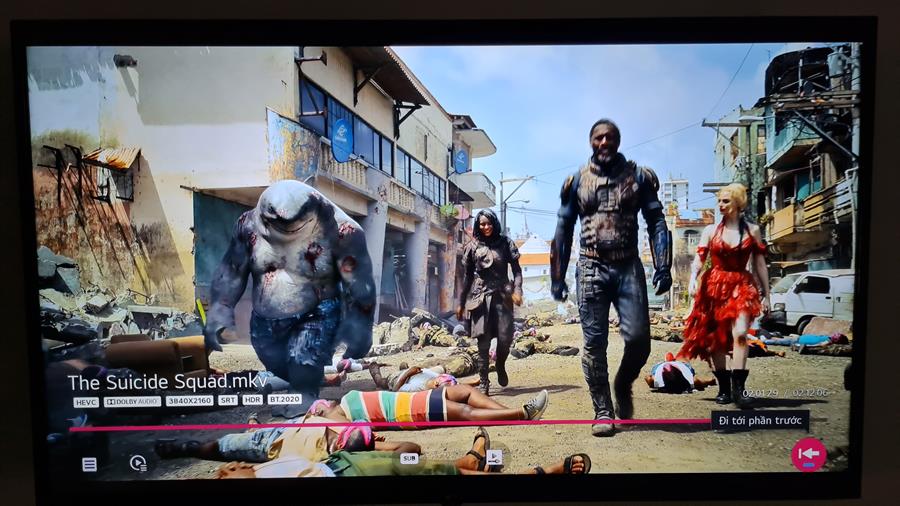Open the playback speed option icon
The image size is (900, 506).
point(138,463)
